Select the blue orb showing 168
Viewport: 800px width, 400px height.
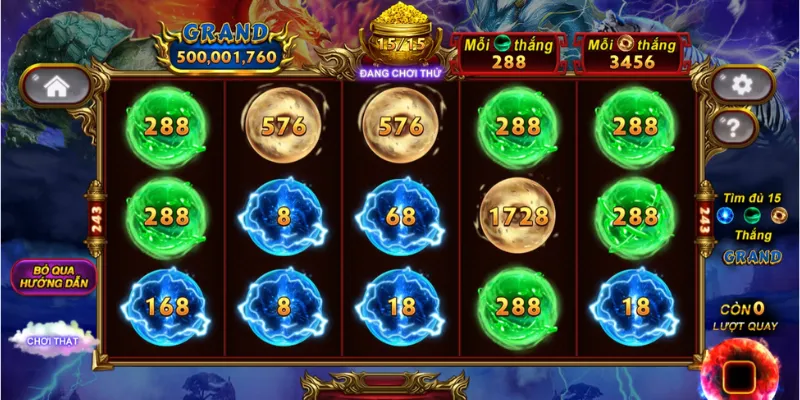pos(166,306)
